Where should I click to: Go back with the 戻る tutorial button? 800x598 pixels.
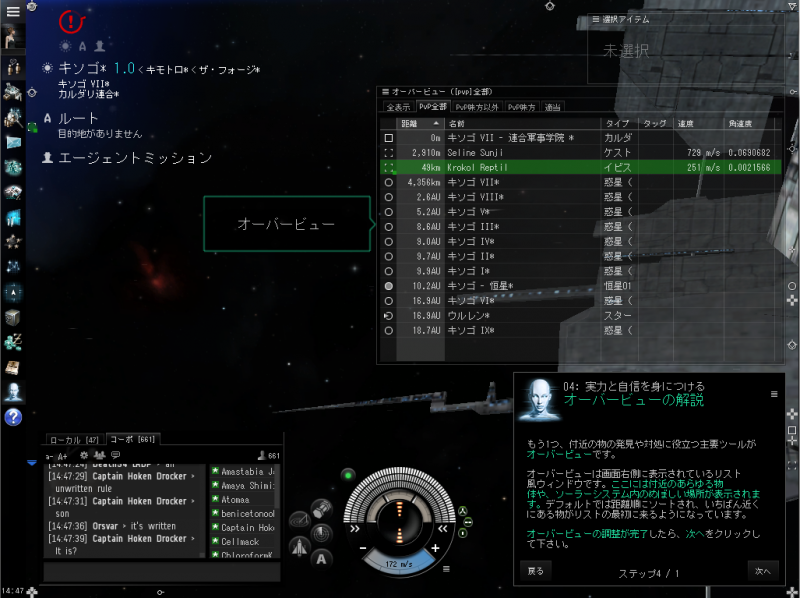click(x=537, y=571)
